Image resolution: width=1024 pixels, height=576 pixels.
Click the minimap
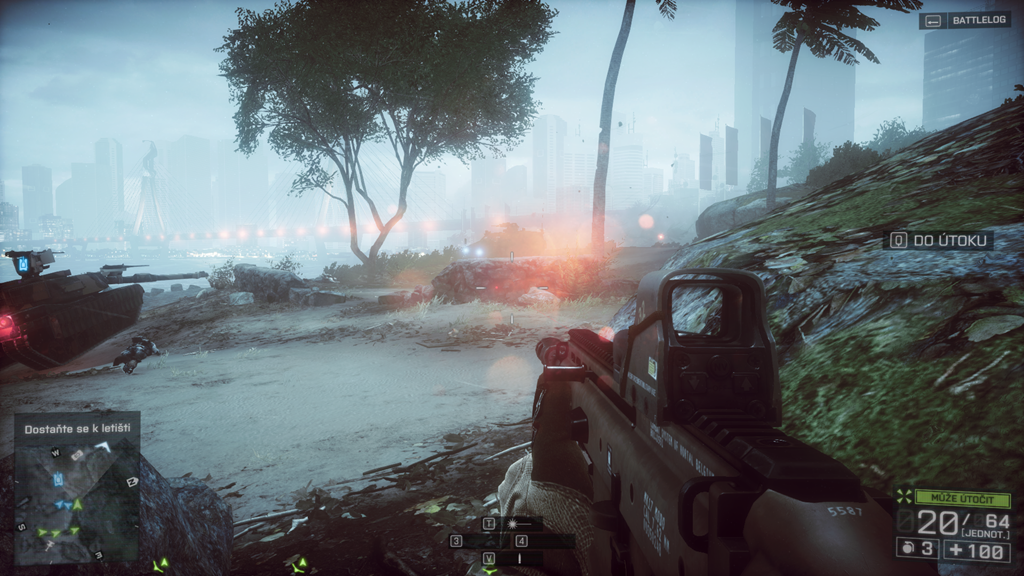(x=77, y=500)
